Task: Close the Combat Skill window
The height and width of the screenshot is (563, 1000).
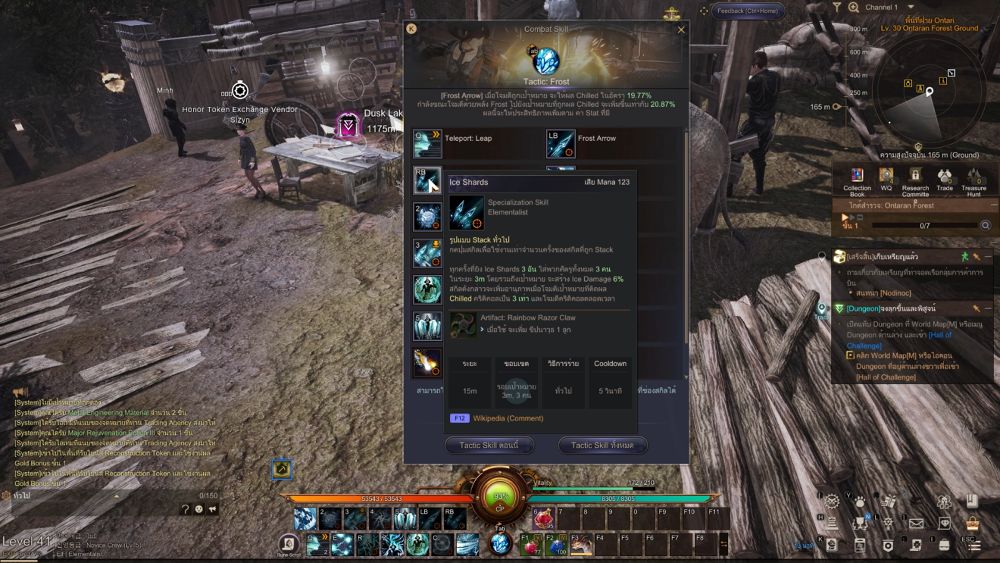Action: (682, 30)
